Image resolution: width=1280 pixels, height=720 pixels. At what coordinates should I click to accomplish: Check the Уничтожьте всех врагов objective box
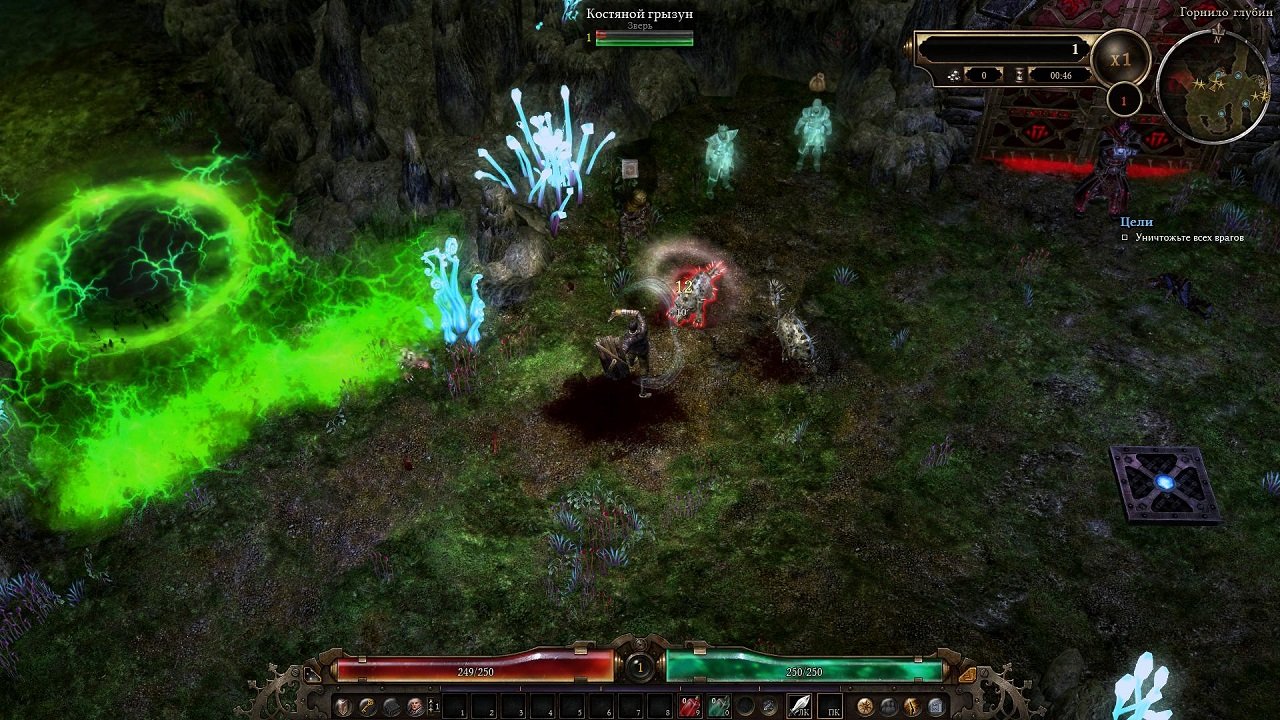(x=1125, y=237)
